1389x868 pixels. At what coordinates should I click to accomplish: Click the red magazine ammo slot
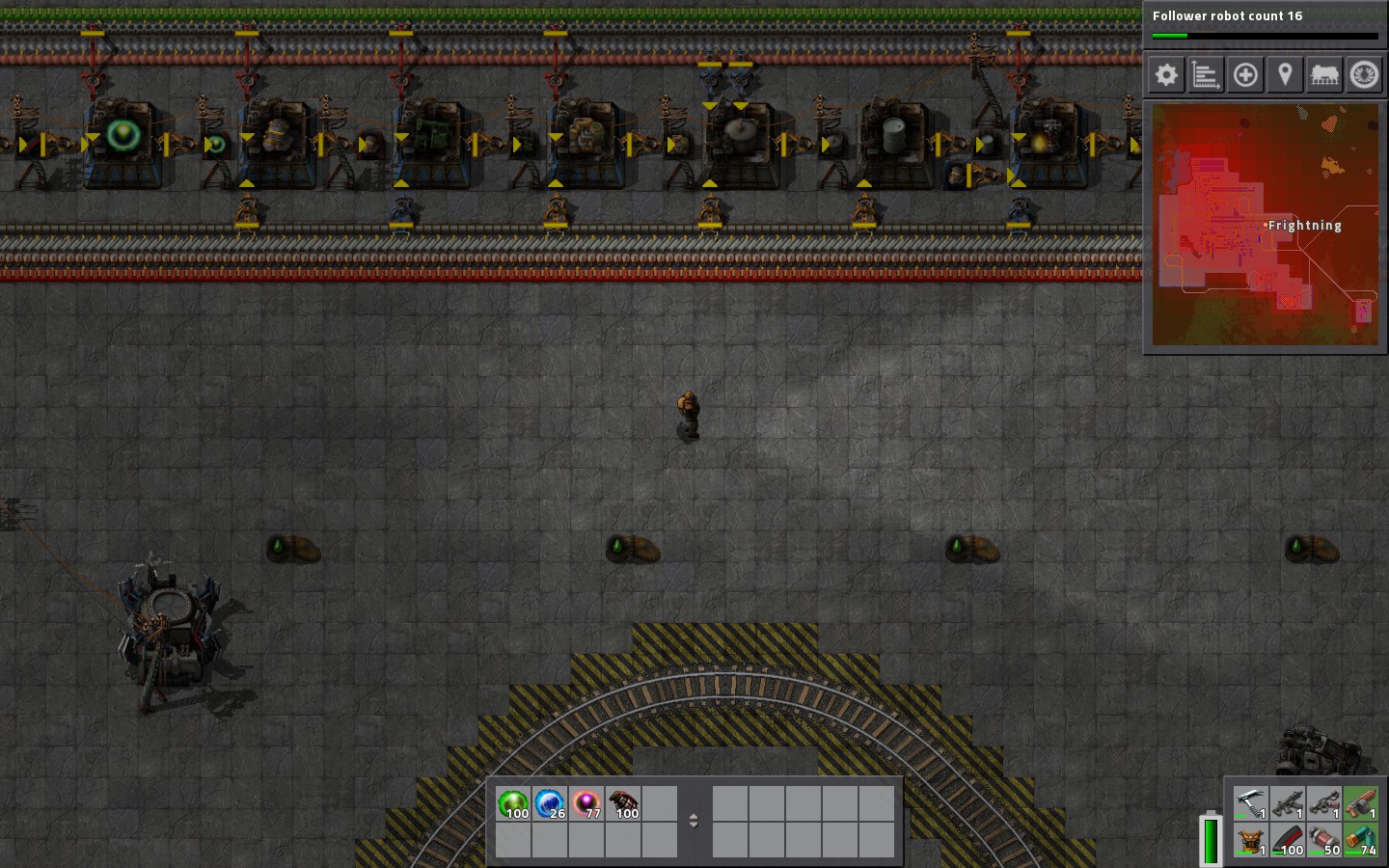pyautogui.click(x=1288, y=840)
